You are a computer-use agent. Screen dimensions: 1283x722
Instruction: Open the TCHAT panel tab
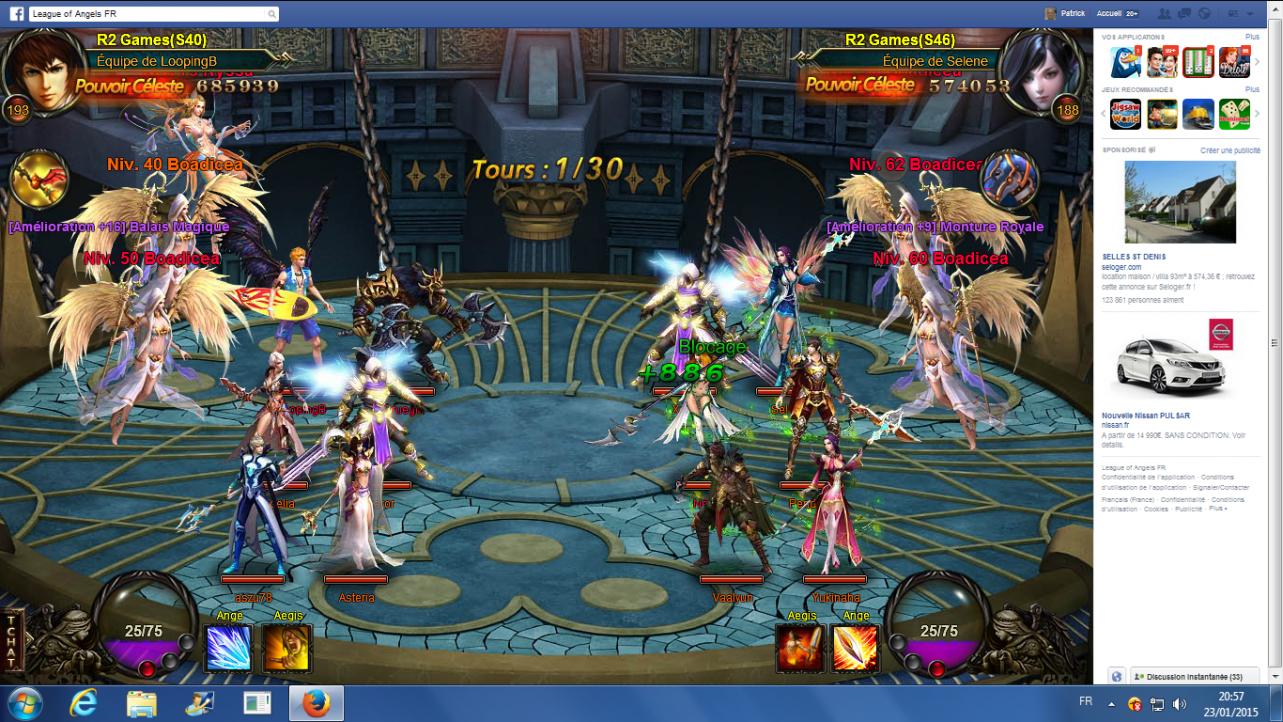point(11,640)
